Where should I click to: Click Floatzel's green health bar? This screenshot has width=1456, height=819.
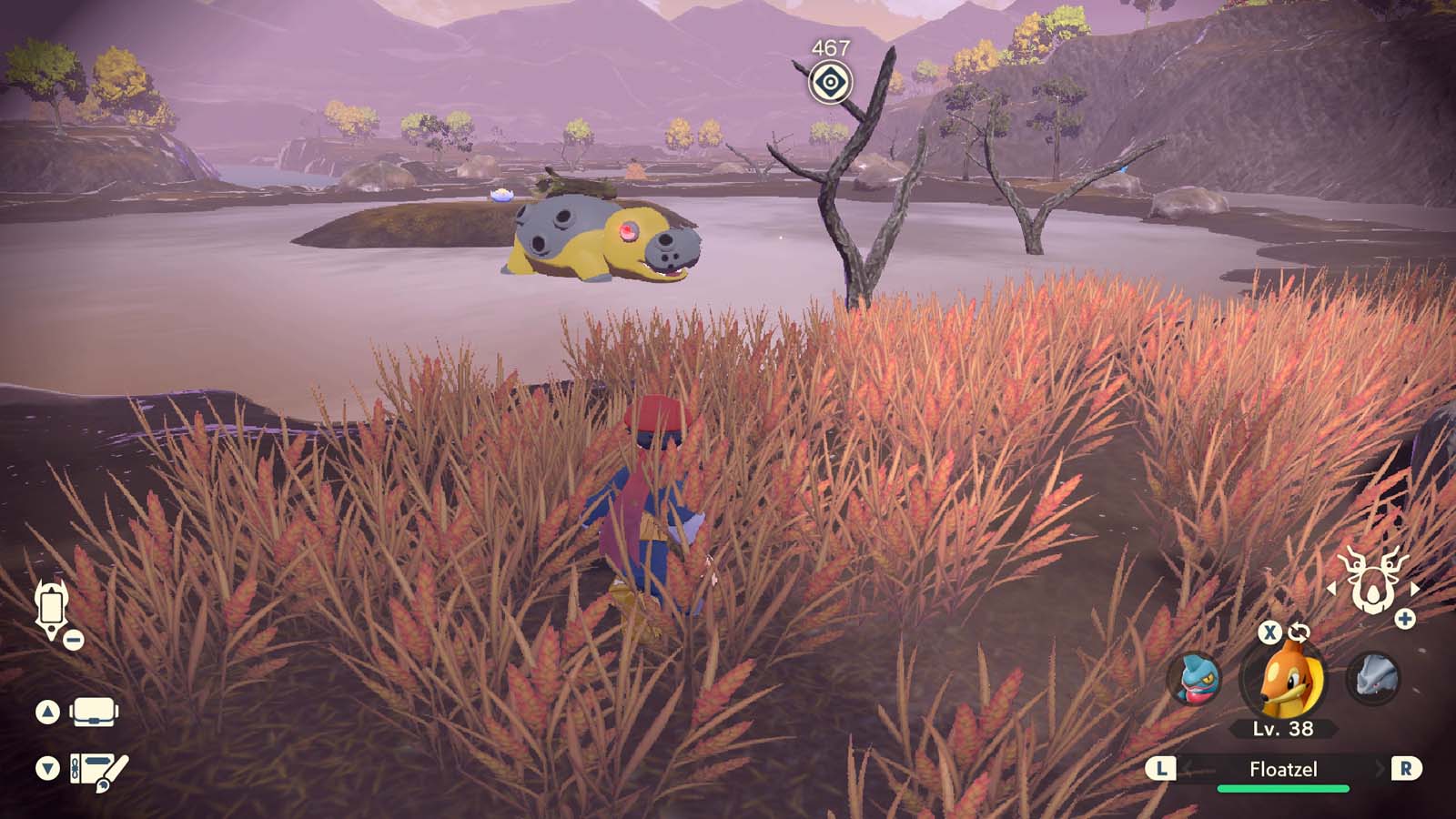tap(1283, 790)
